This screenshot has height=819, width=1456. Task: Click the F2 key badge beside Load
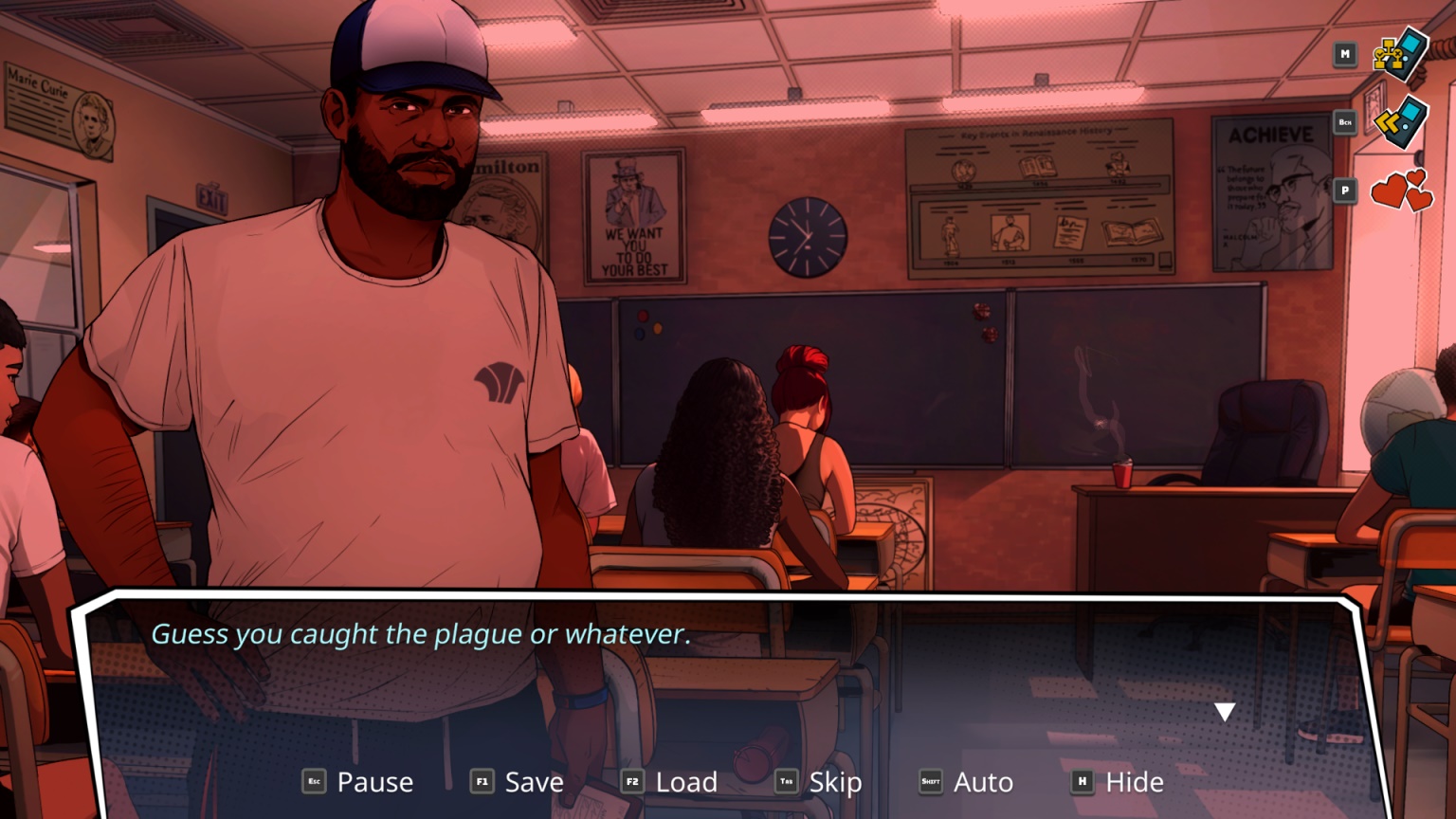tap(630, 782)
